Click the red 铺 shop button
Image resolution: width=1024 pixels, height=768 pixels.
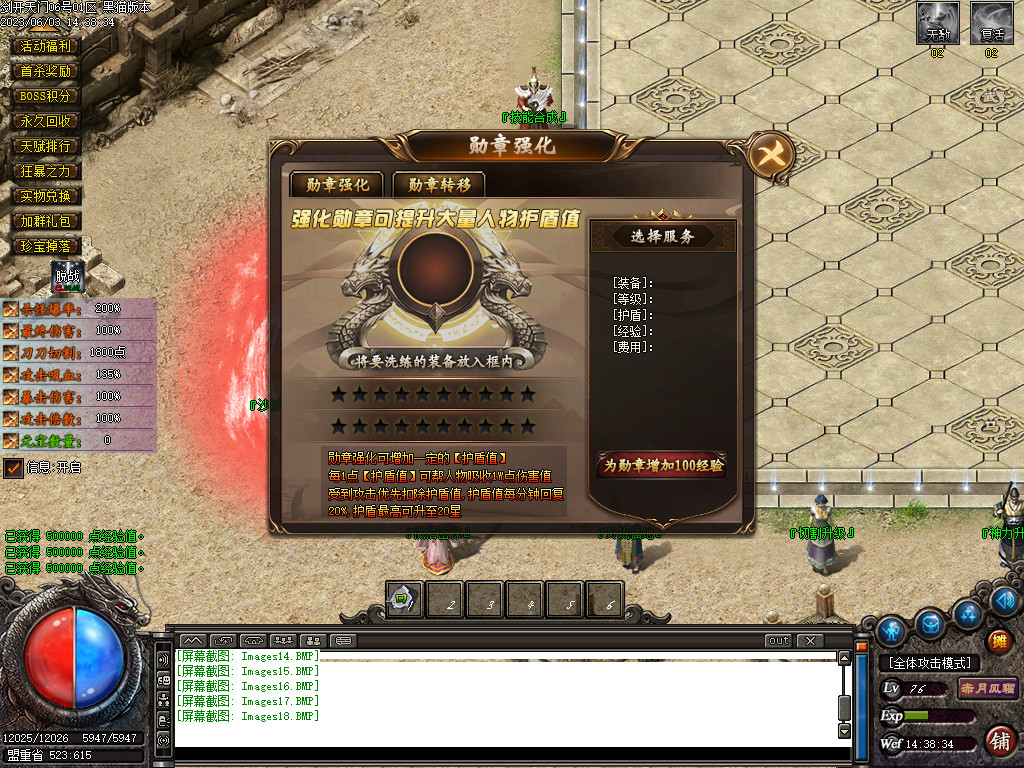point(998,741)
